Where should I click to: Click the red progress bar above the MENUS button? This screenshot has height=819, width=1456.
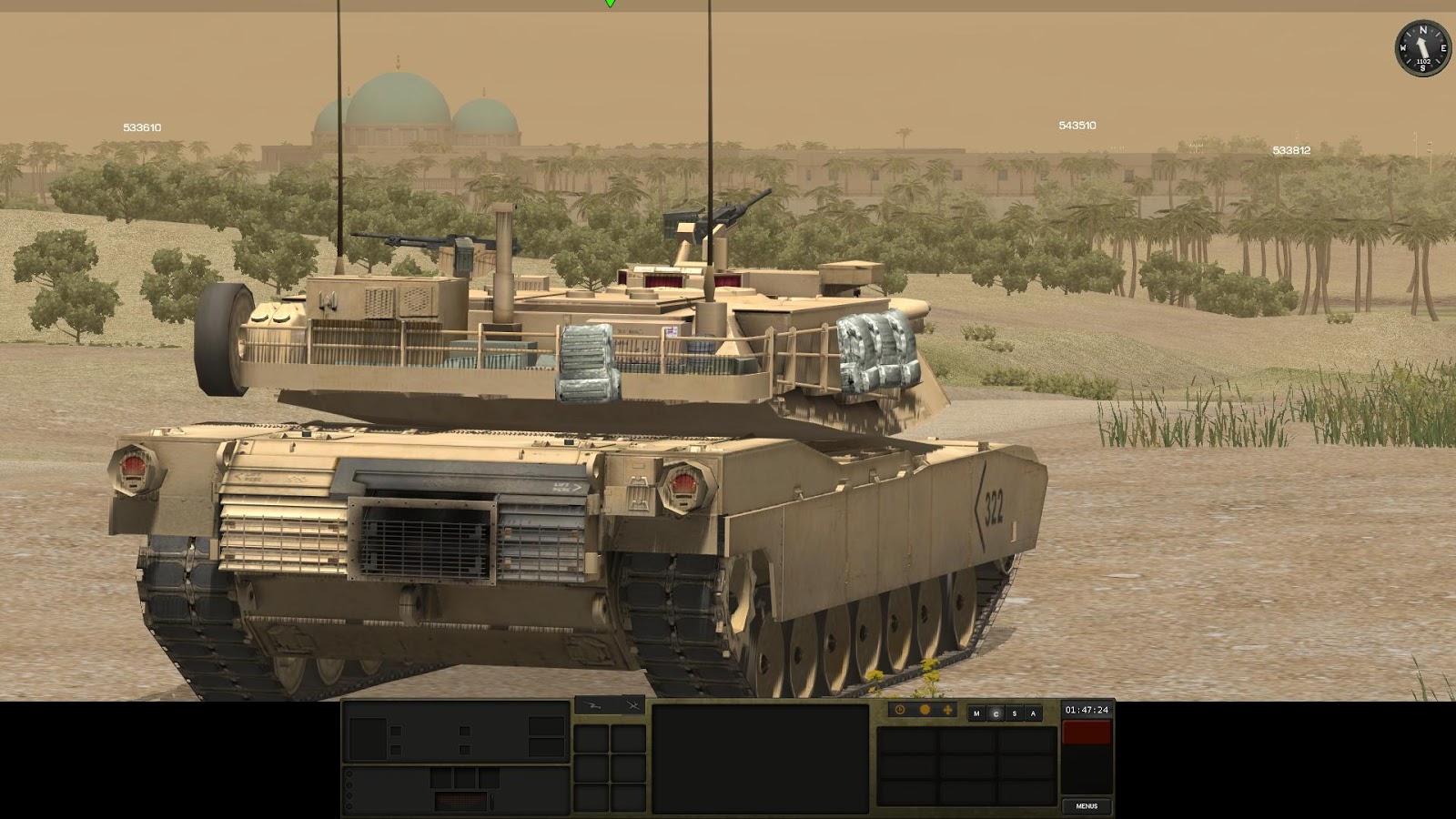(1088, 733)
